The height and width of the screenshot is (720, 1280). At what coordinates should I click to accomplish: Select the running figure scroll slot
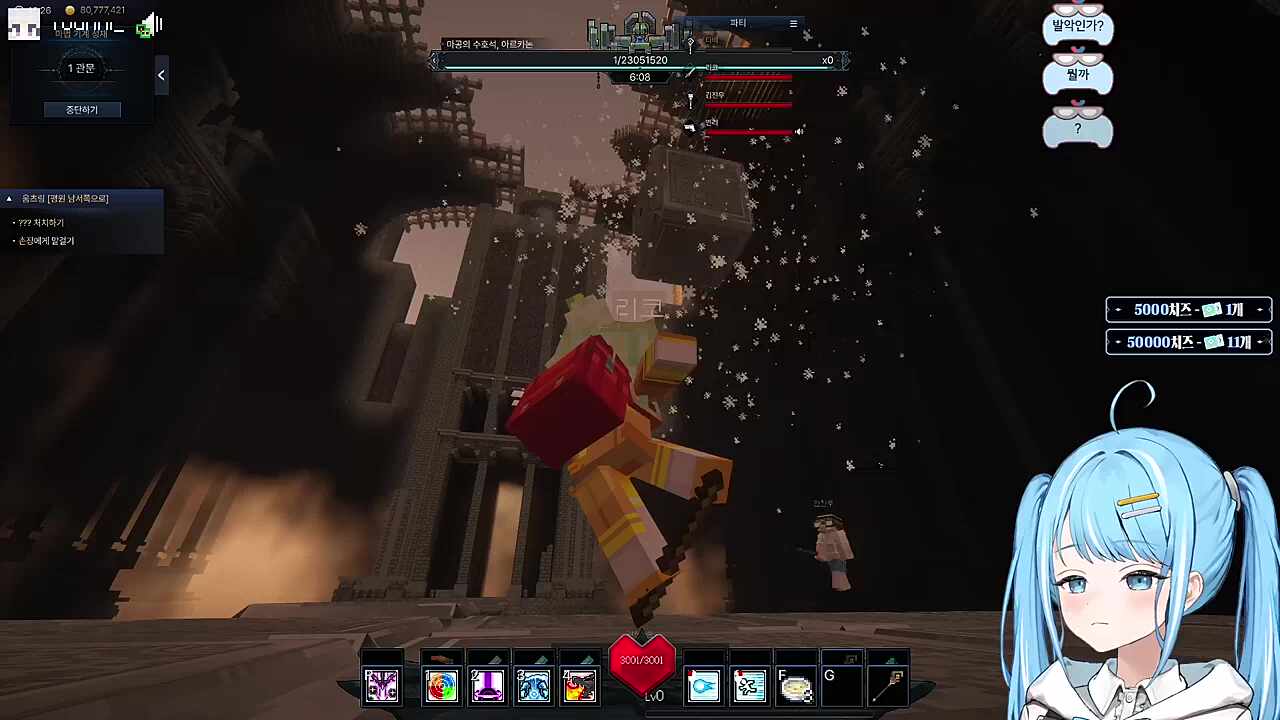pos(749,685)
